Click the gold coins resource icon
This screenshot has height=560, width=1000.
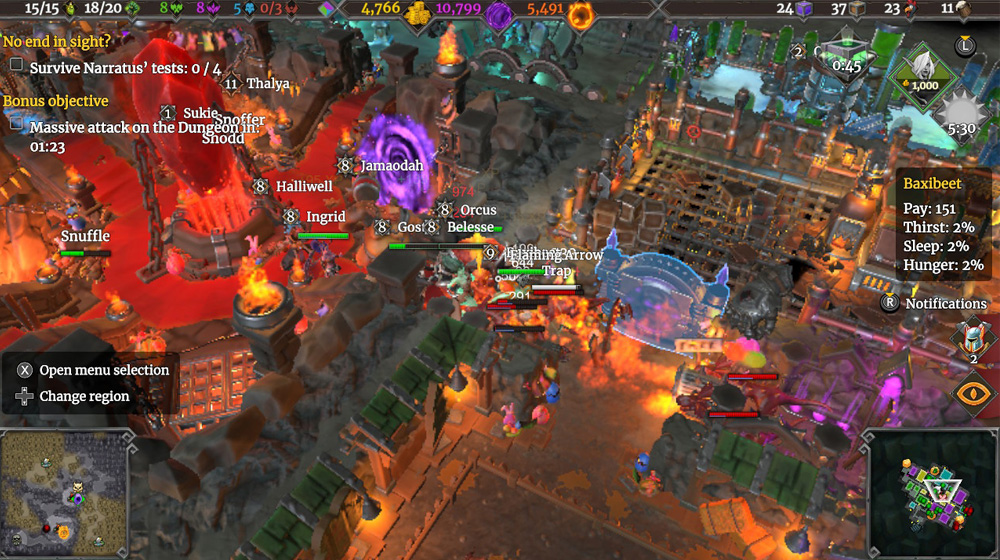[x=418, y=12]
